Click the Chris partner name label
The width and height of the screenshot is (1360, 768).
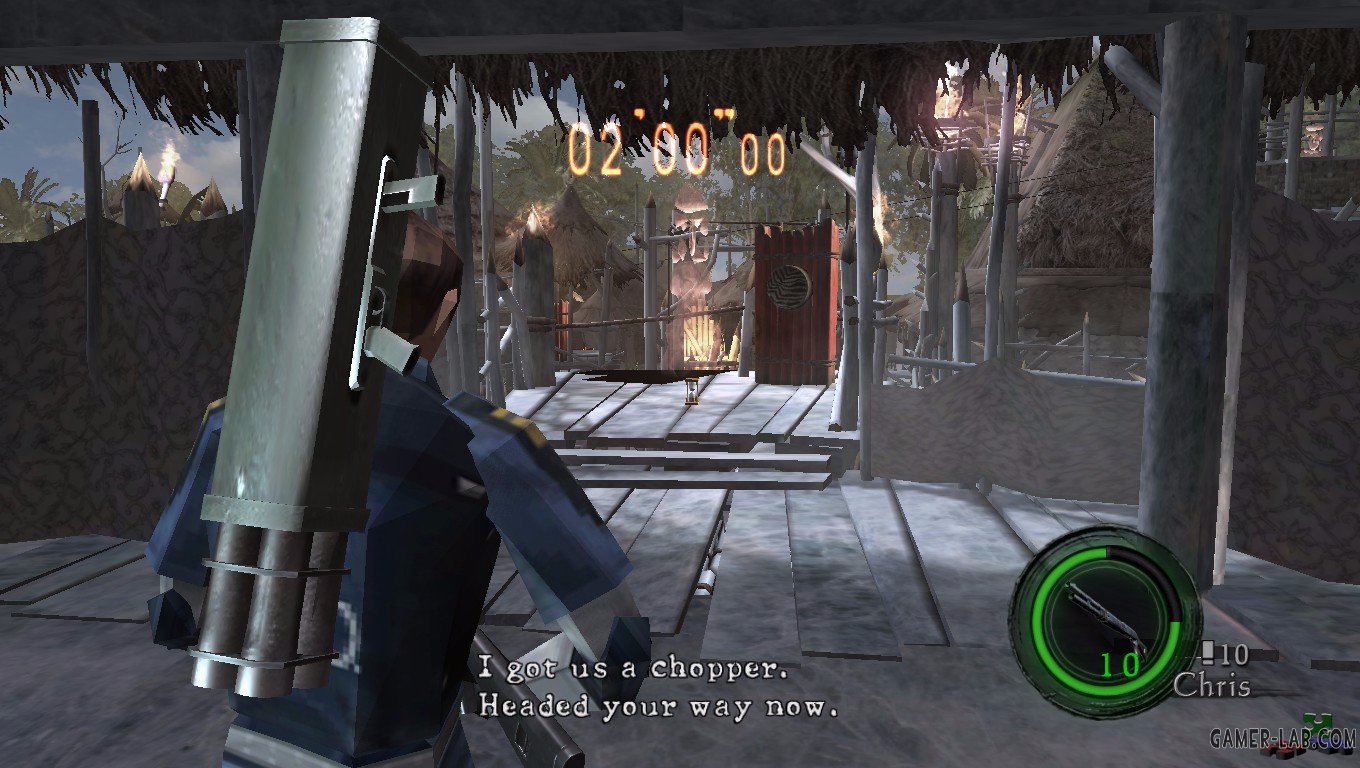(x=1214, y=681)
